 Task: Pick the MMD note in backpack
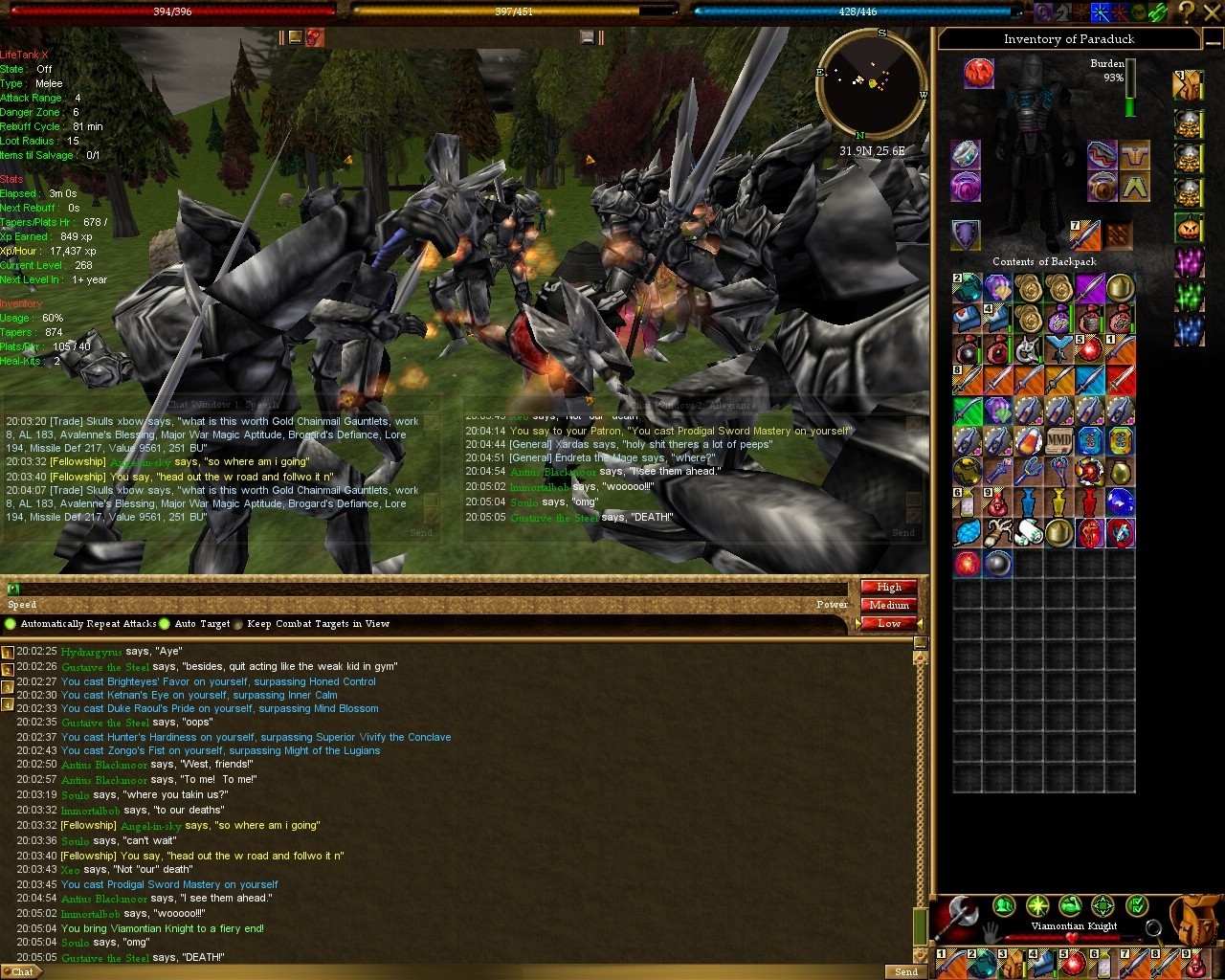pyautogui.click(x=1058, y=441)
